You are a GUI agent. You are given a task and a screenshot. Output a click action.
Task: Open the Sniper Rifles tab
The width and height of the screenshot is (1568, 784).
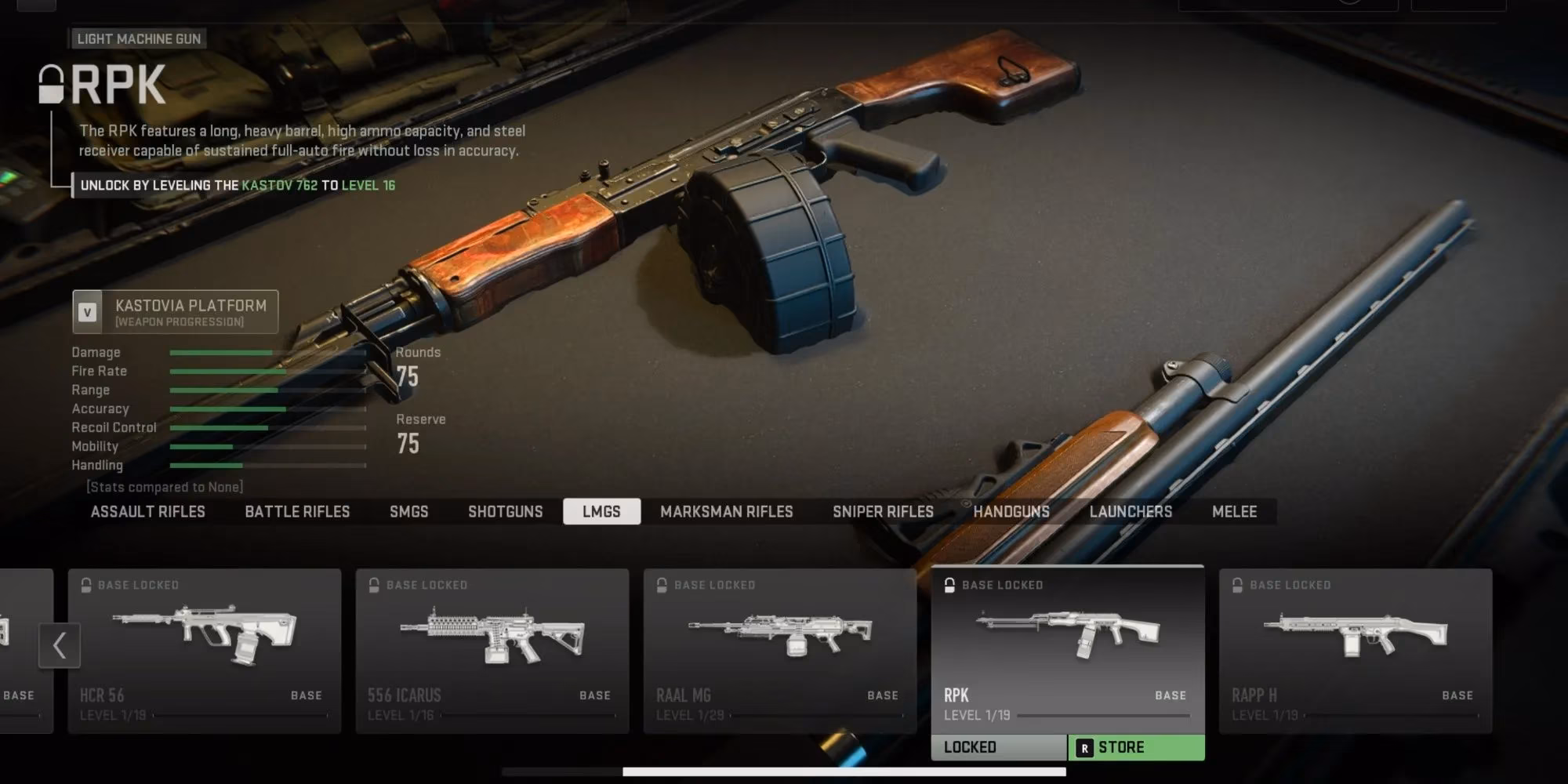tap(883, 512)
